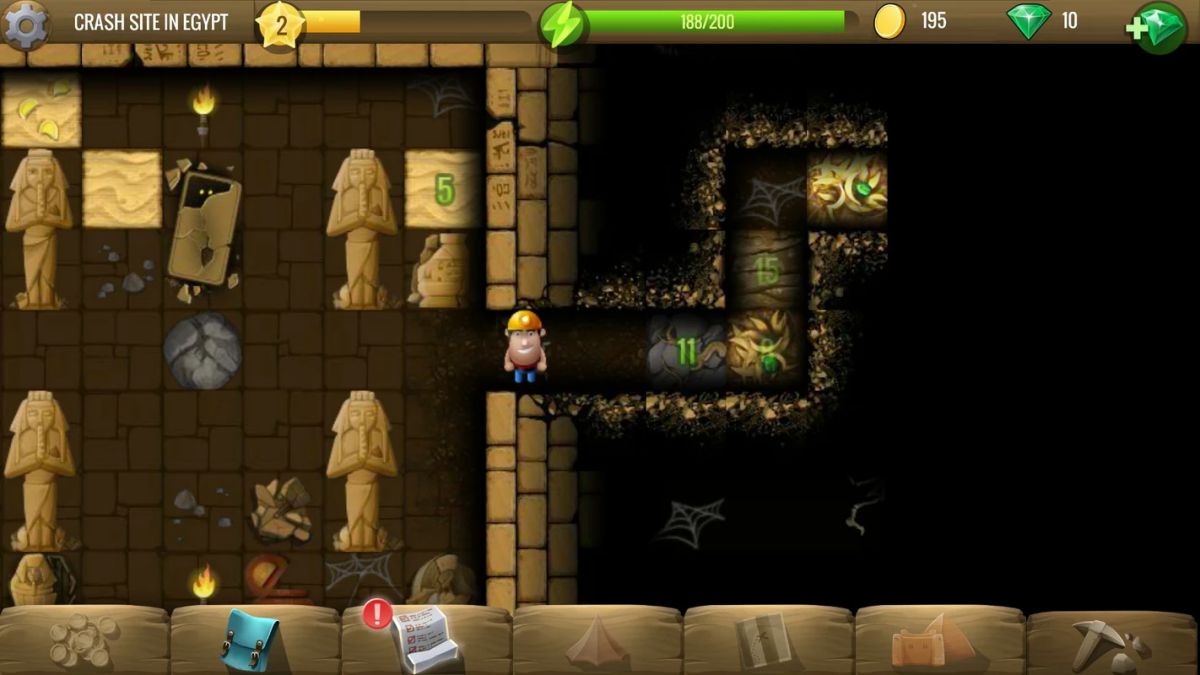Open the folded map button
The height and width of the screenshot is (675, 1200).
(x=765, y=641)
